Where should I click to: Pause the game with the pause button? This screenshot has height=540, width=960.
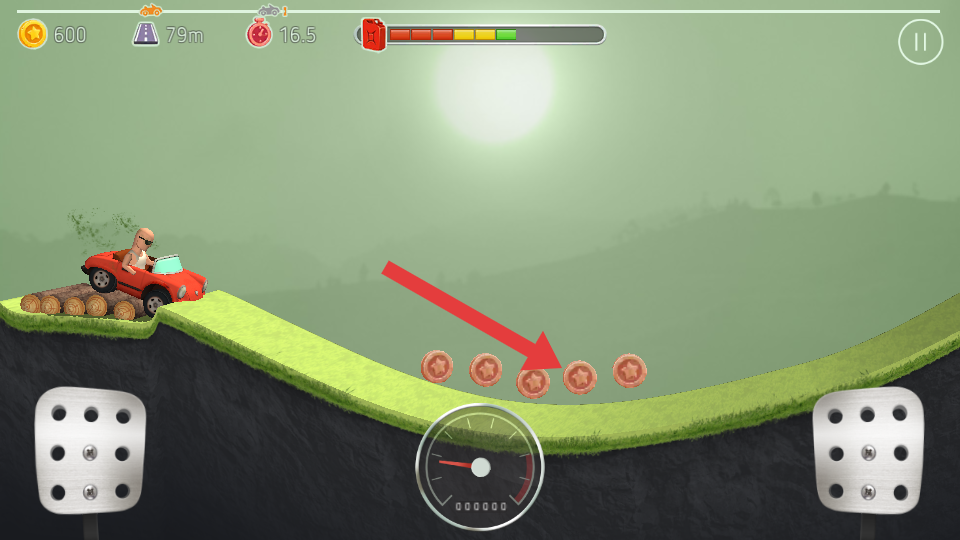920,42
